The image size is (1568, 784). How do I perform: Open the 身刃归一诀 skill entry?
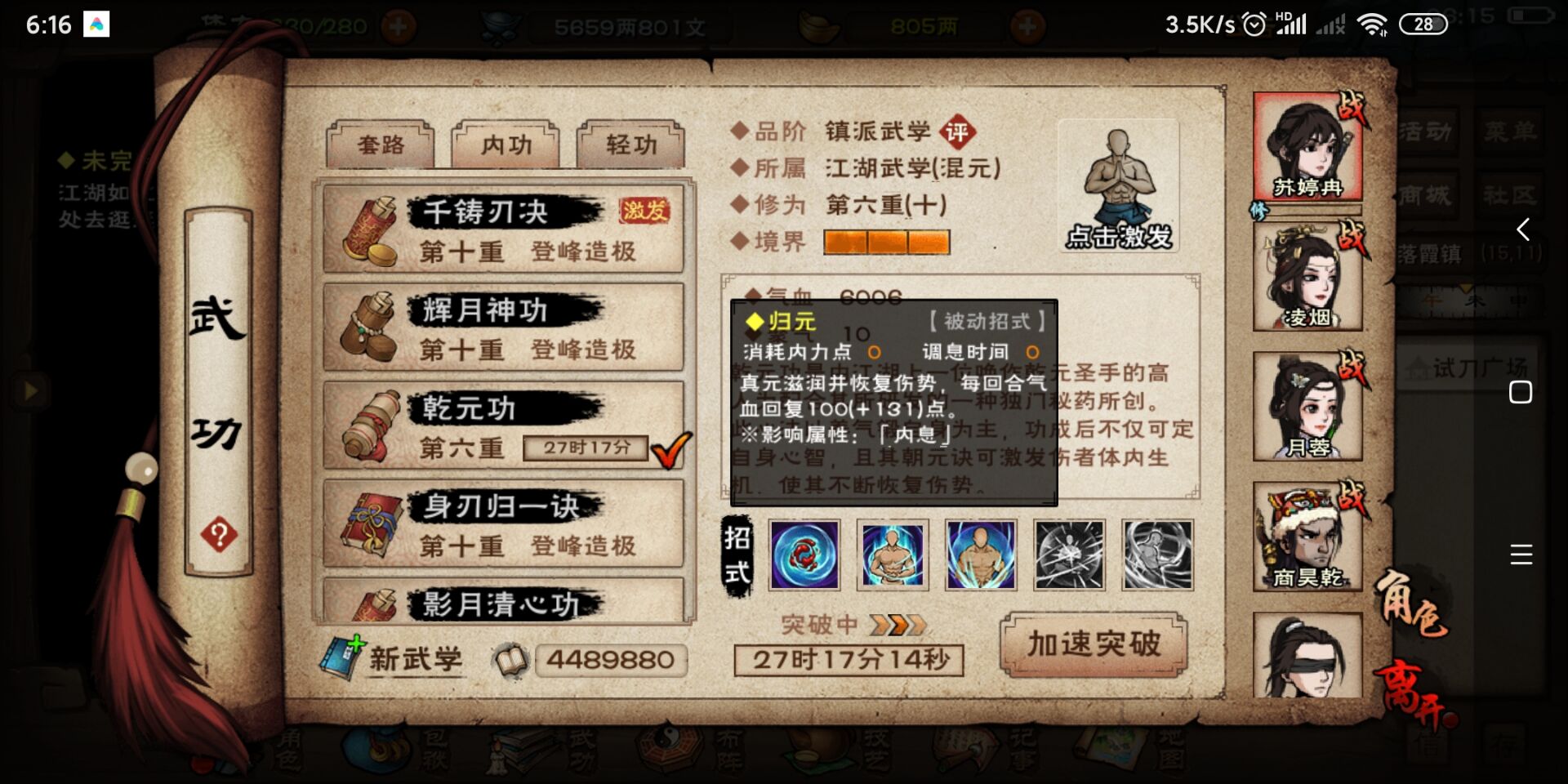click(x=503, y=523)
